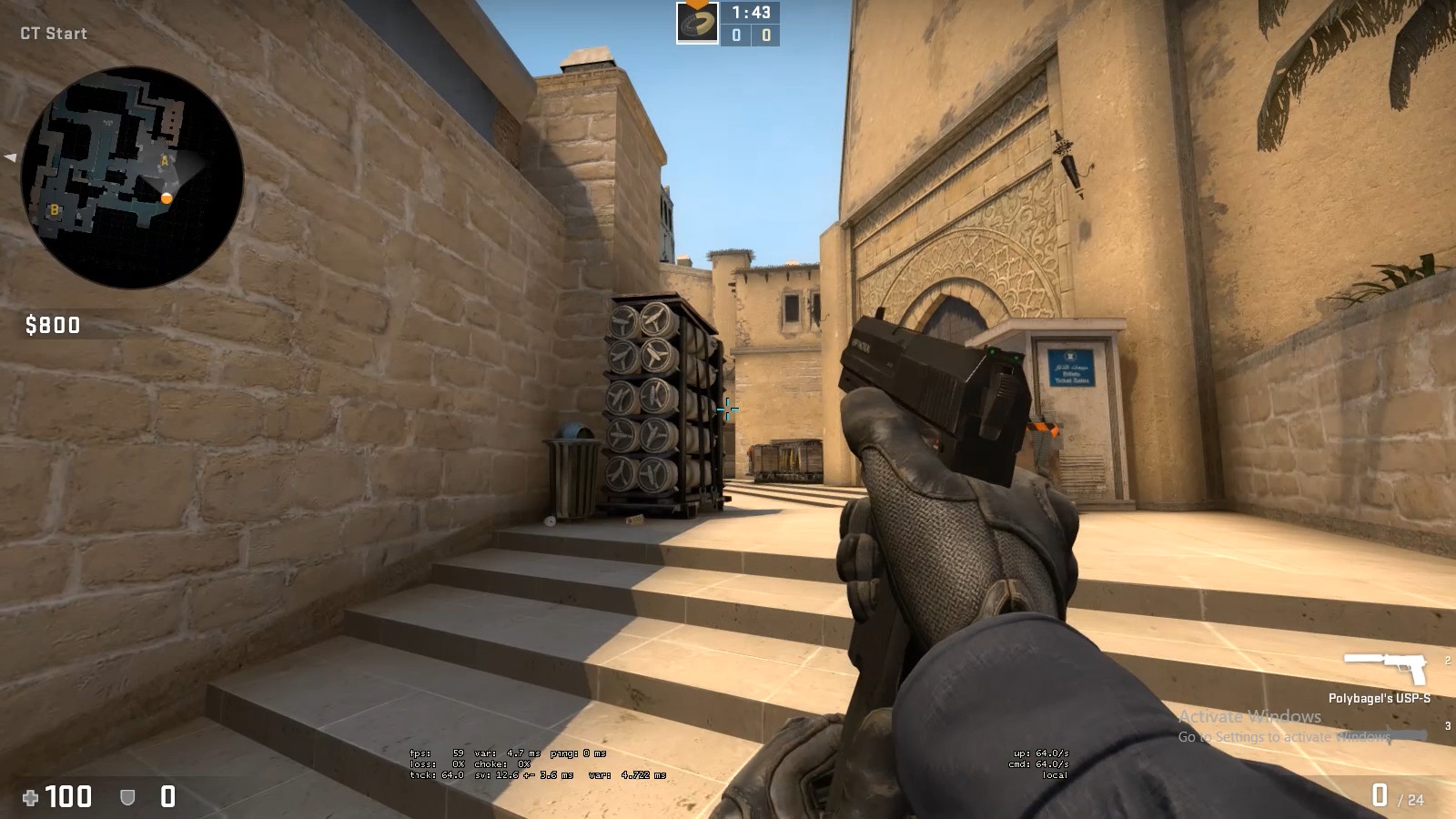
Task: Click the bombsite A marker on the radar
Action: [x=164, y=161]
